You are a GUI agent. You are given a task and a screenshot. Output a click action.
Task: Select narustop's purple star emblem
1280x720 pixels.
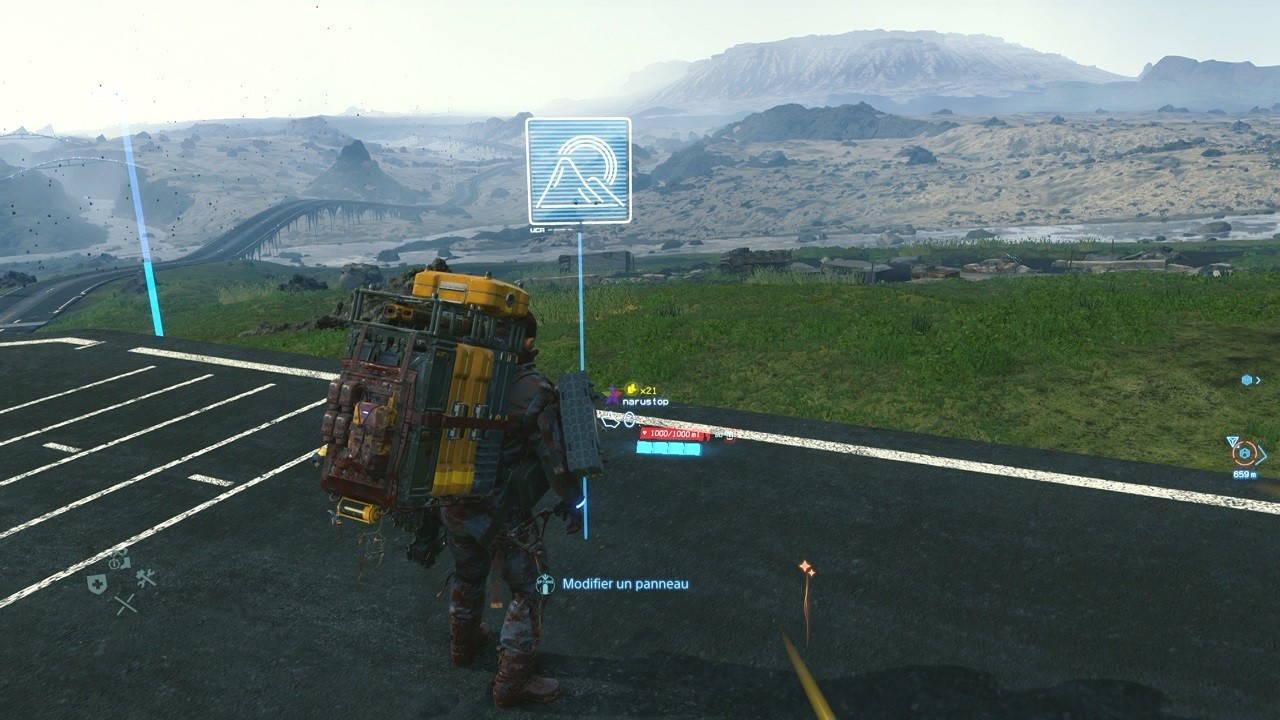pos(613,396)
